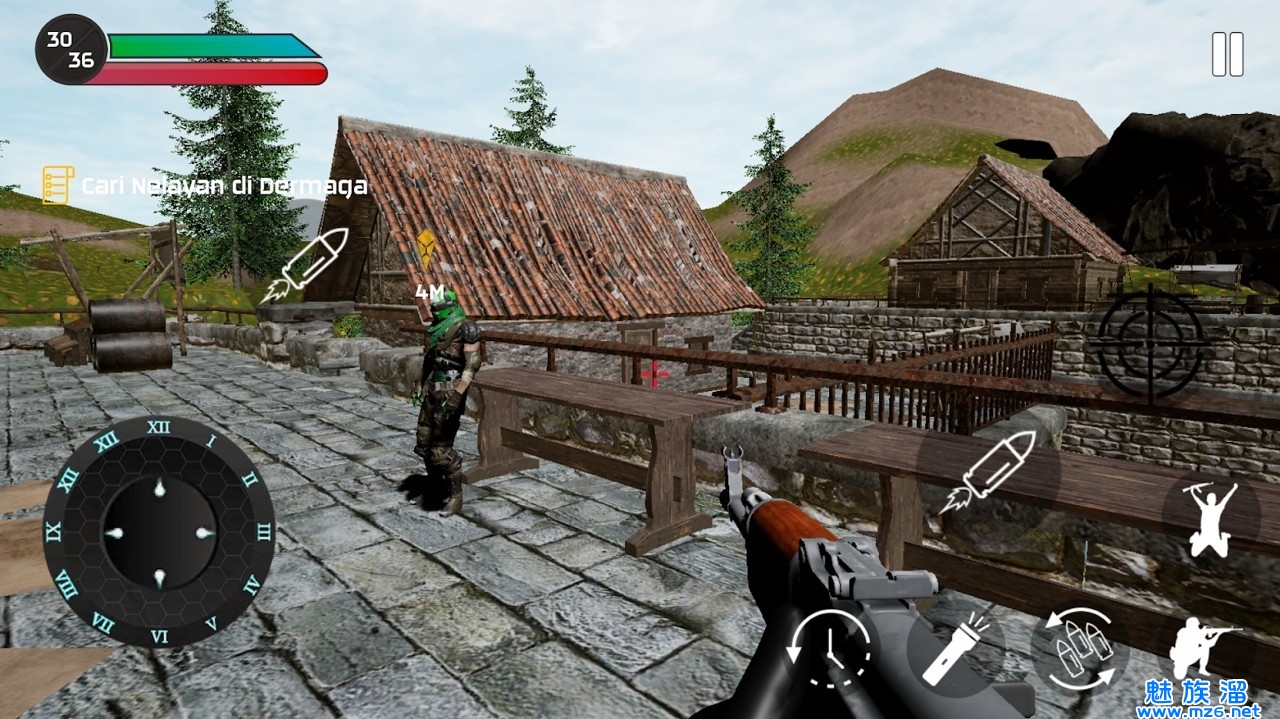
Task: Activate the clock slow-motion ability
Action: [829, 650]
